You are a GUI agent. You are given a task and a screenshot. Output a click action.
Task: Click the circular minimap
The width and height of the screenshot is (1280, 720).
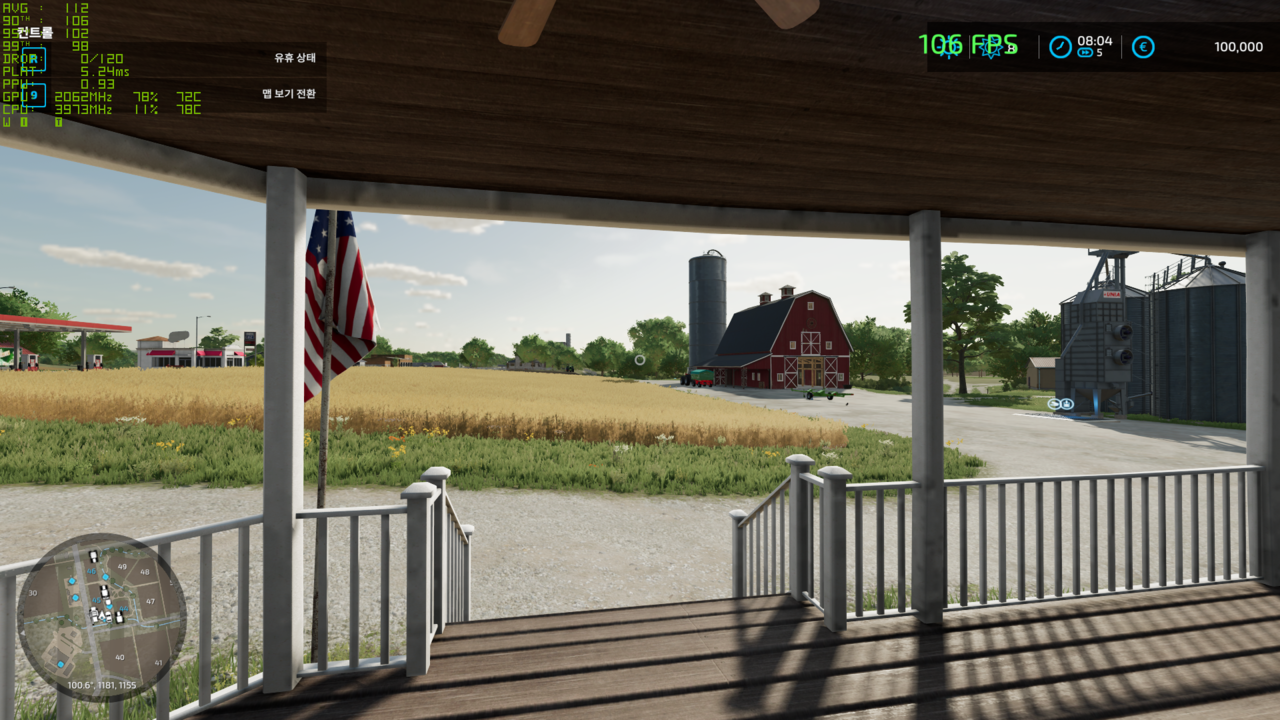tap(101, 617)
